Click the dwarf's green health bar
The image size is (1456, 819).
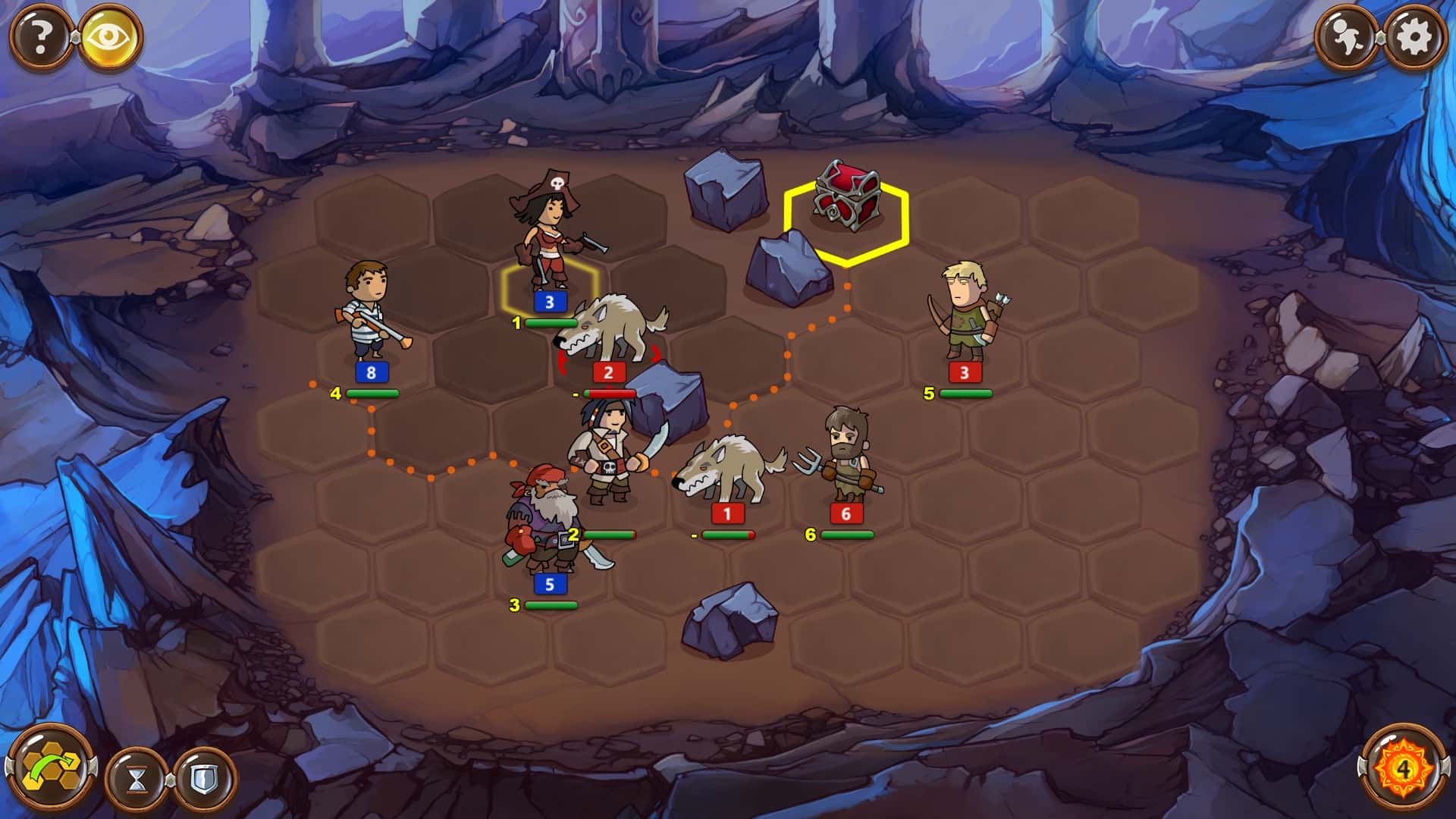550,607
